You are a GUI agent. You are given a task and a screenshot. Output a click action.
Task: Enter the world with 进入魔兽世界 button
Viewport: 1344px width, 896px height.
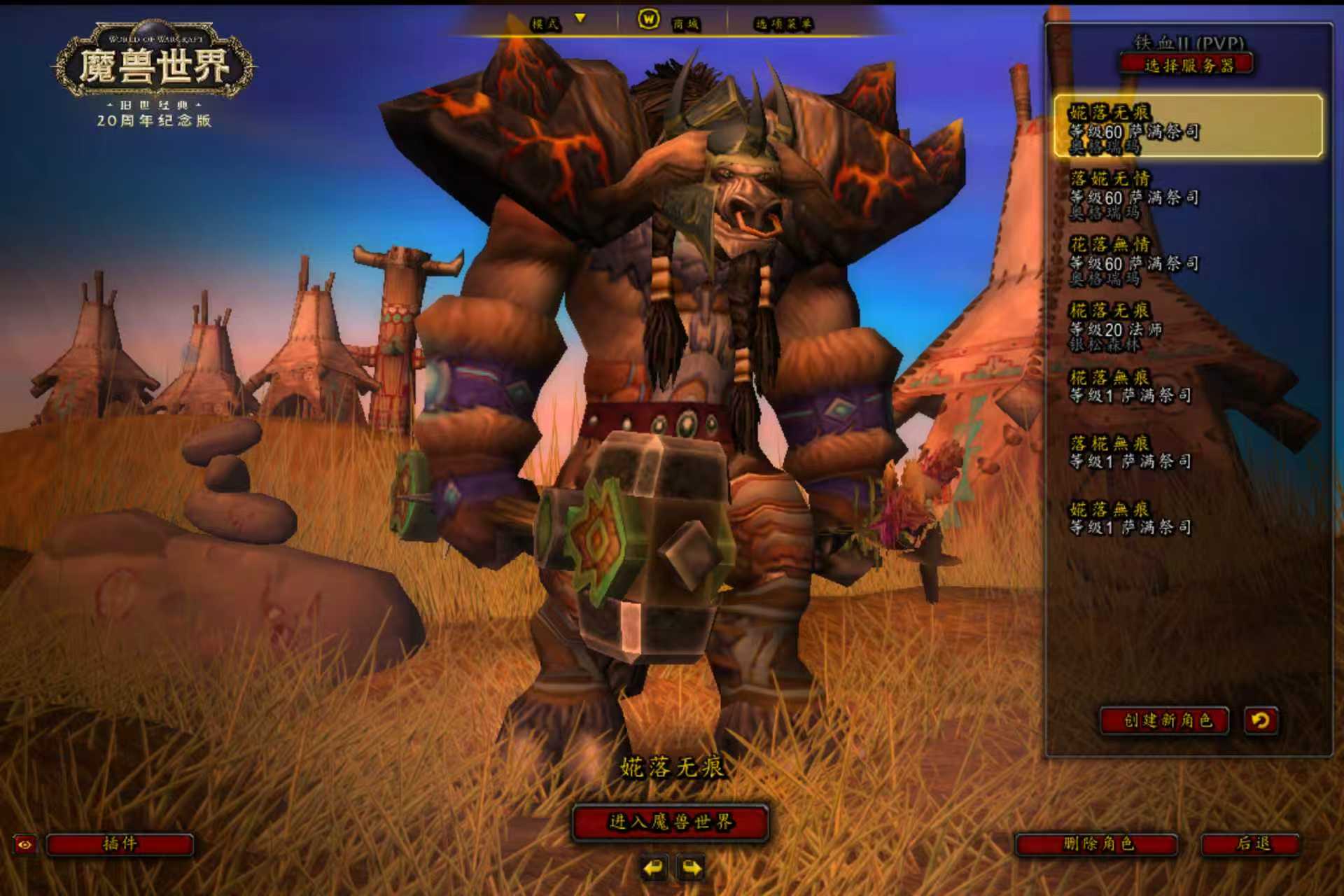pos(671,822)
